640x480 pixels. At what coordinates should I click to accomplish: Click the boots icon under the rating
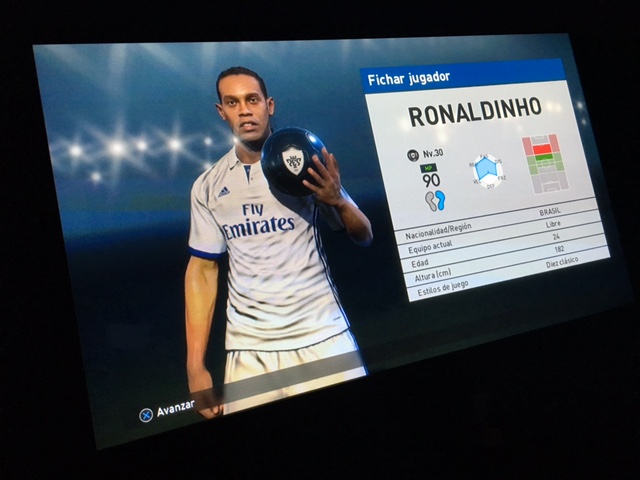[435, 200]
